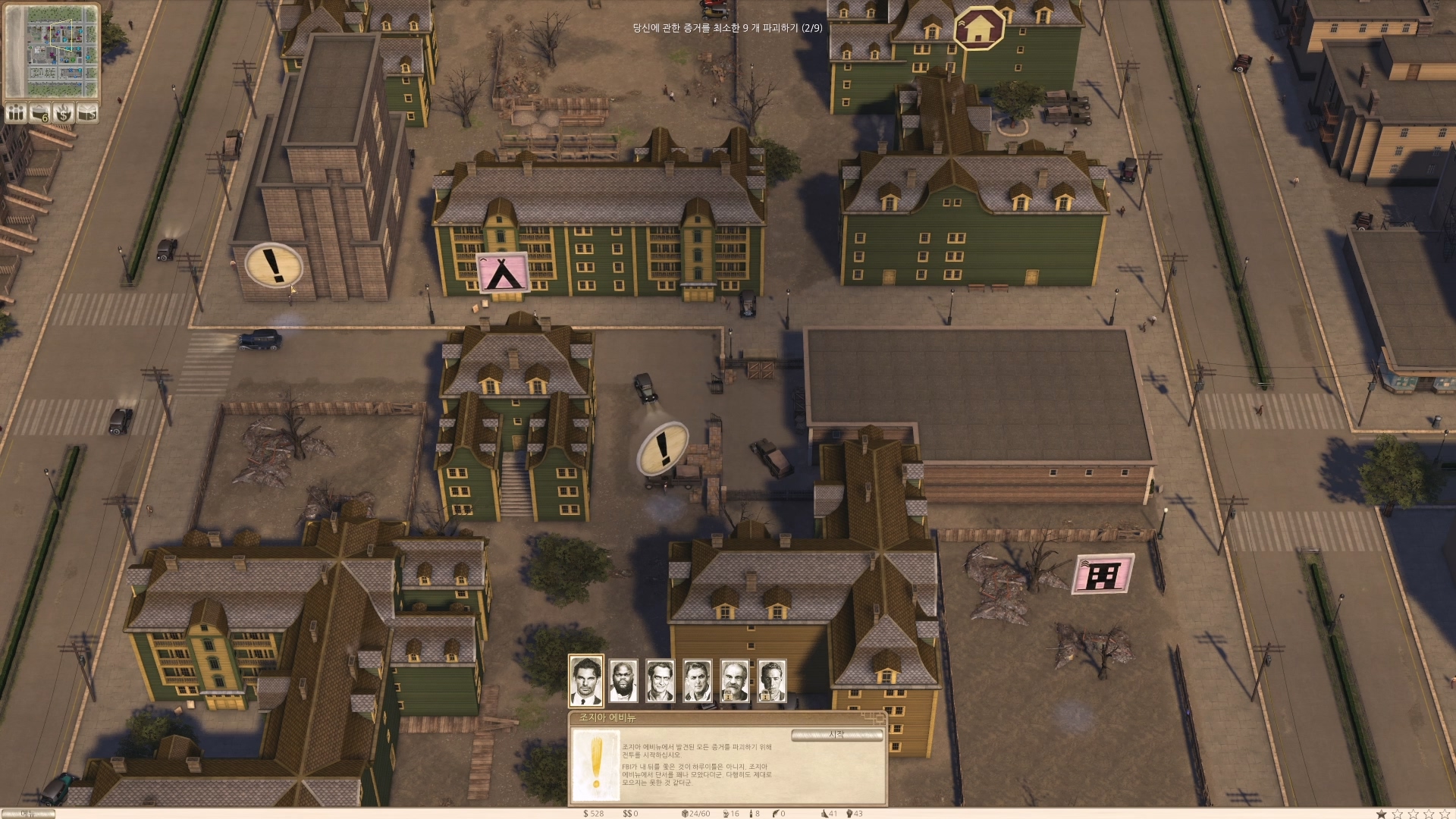Select the exclamation marker on brick building

[x=274, y=265]
